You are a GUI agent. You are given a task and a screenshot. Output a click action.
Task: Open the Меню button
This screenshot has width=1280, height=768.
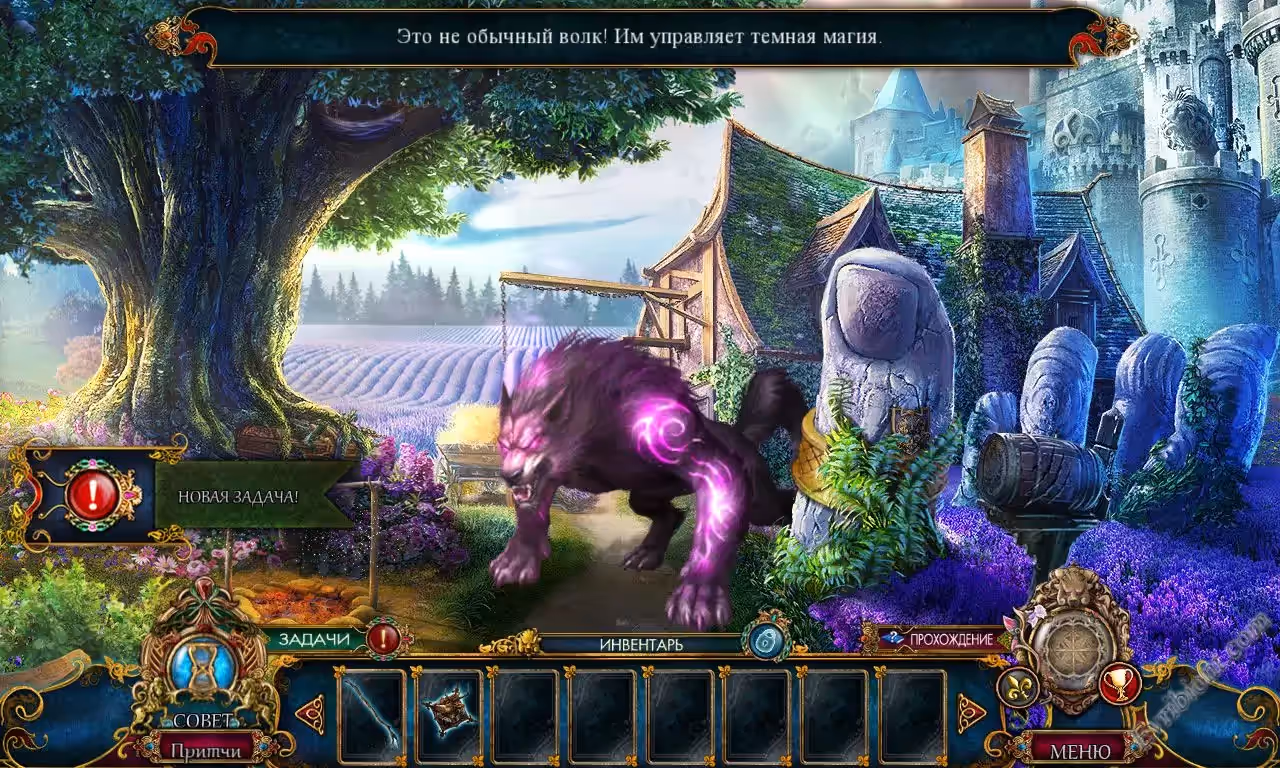click(1081, 749)
